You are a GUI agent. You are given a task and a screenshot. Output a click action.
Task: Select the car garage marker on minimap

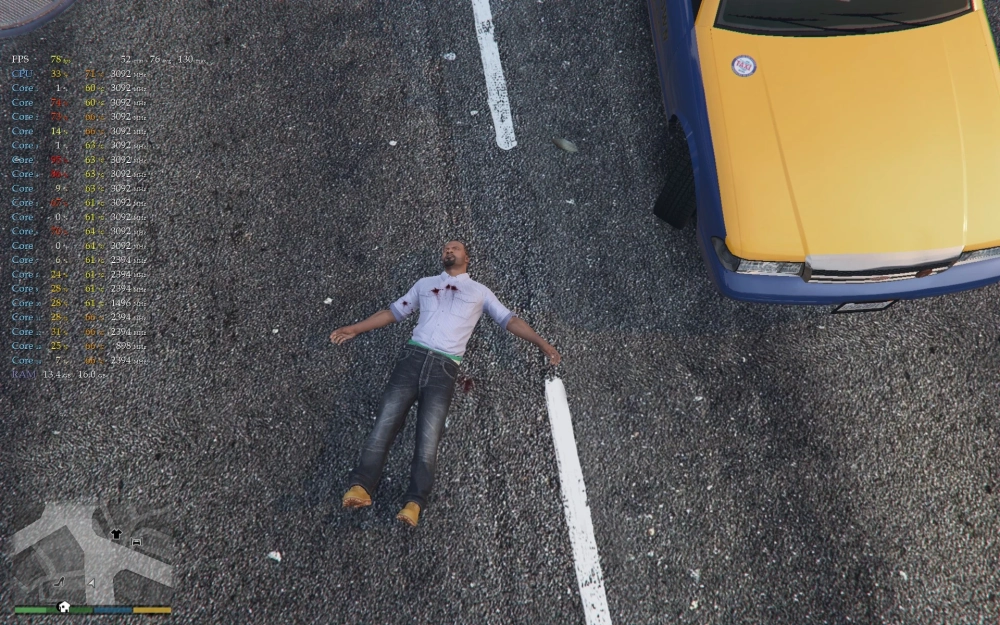136,542
